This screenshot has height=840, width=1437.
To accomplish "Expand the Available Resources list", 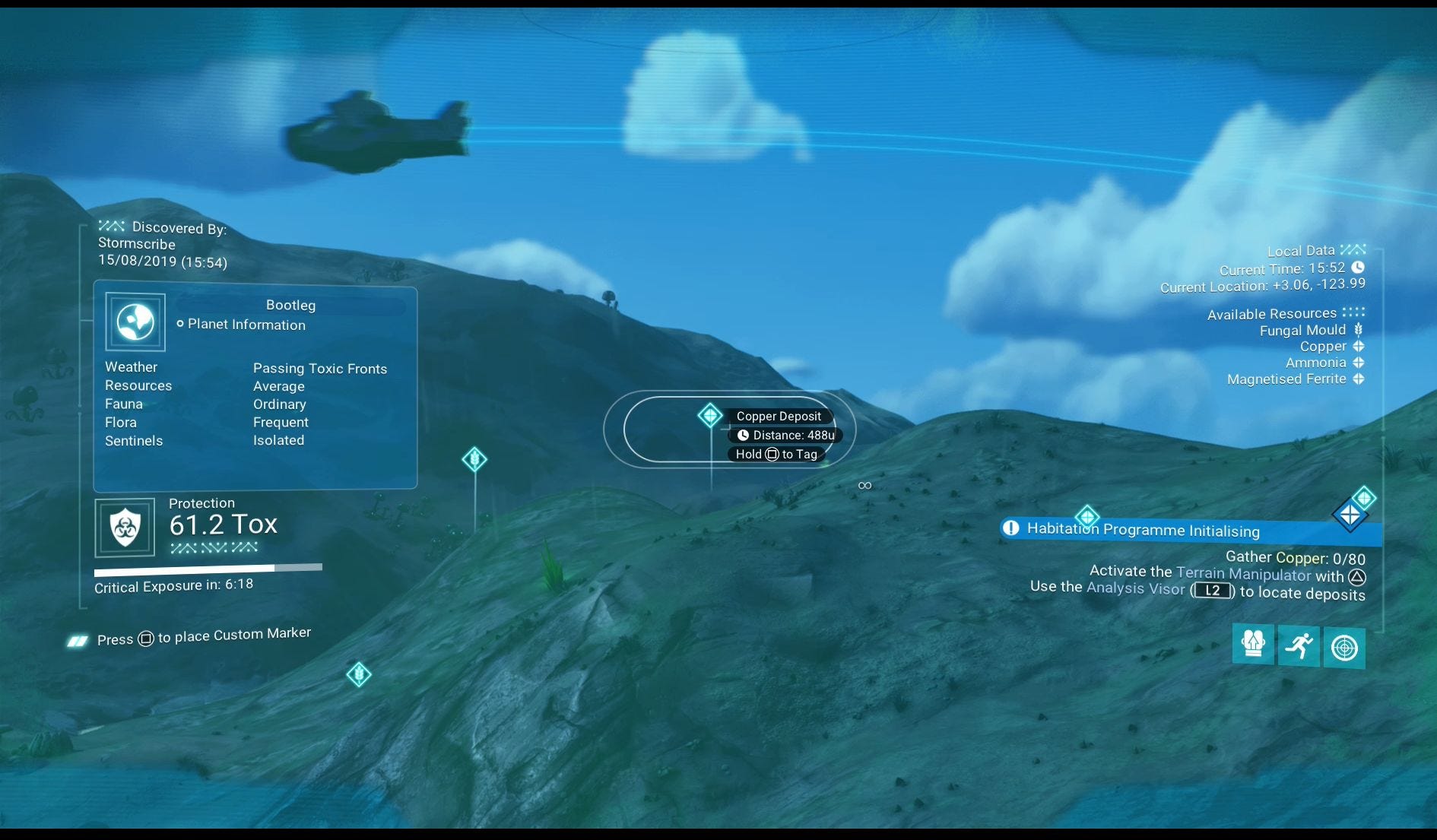I will pos(1273,313).
